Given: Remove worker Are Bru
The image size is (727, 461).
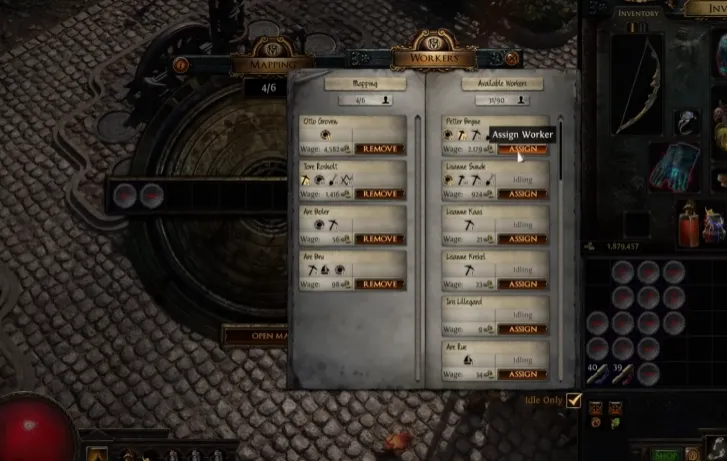Looking at the screenshot, I should point(379,284).
